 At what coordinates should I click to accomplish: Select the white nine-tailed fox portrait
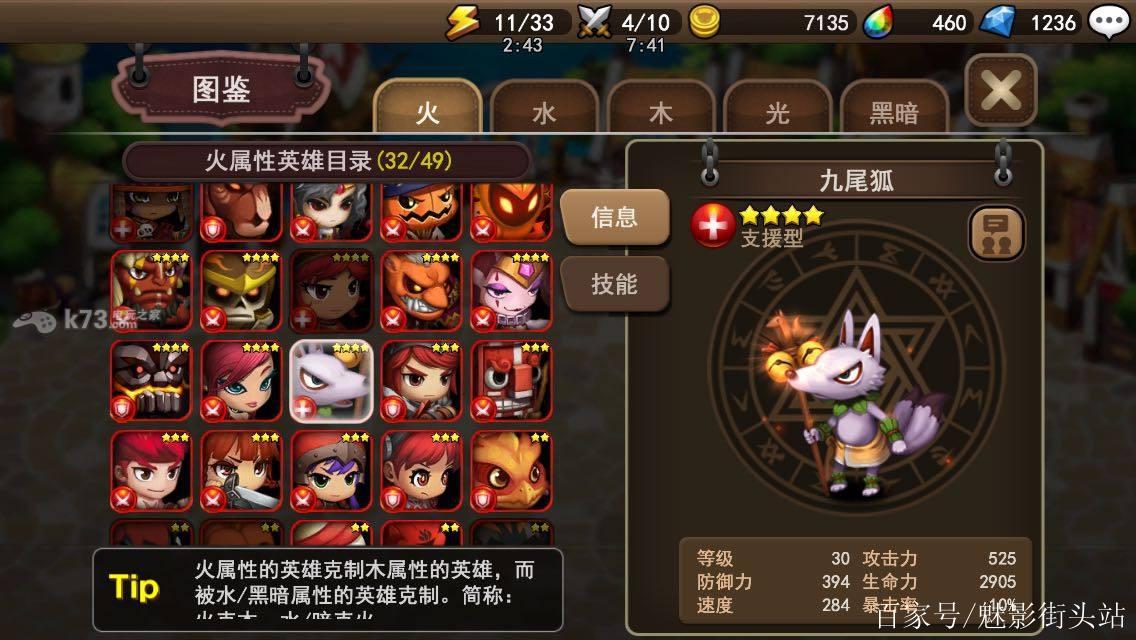click(331, 380)
